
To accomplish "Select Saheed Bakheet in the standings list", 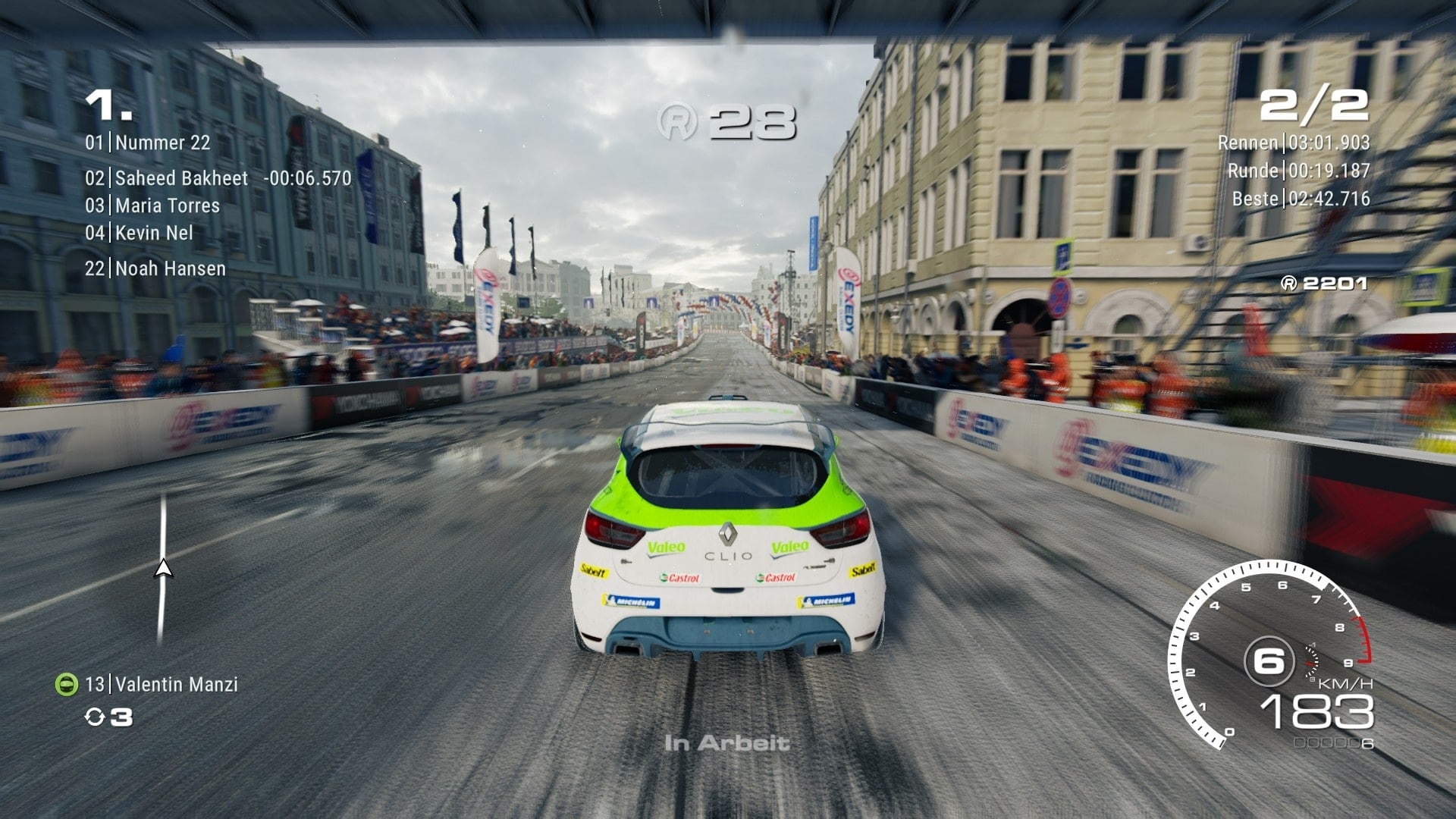I will [181, 178].
